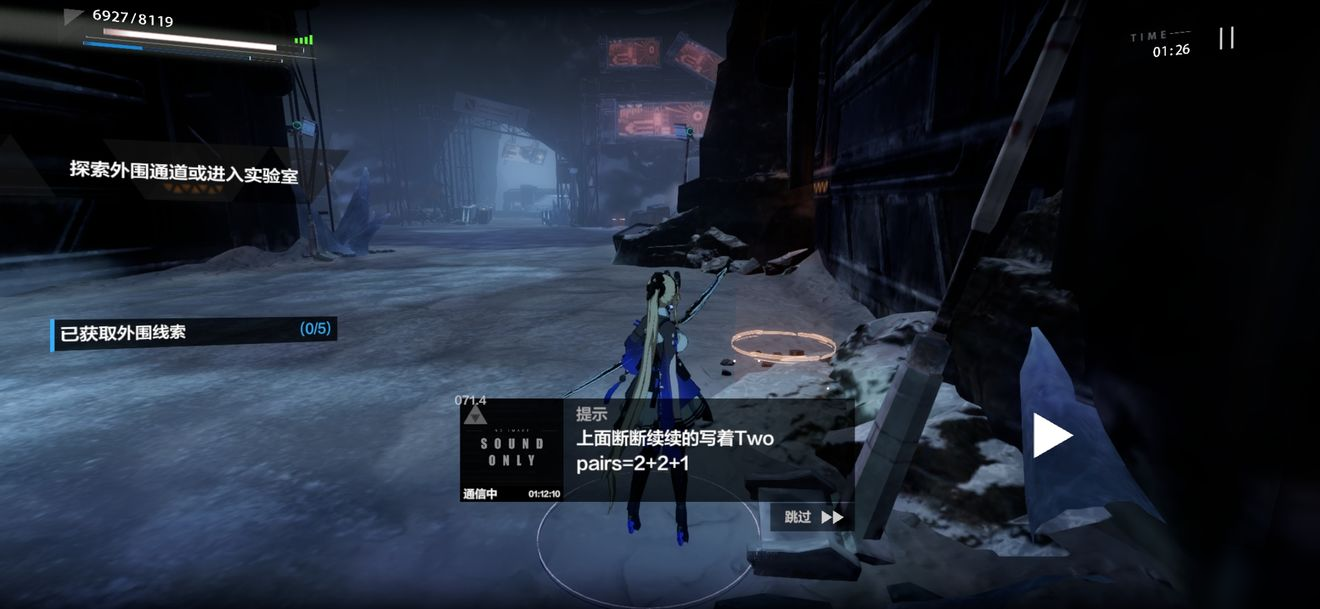Click the 提示 hint dialogue box
The width and height of the screenshot is (1320, 609).
(x=710, y=450)
